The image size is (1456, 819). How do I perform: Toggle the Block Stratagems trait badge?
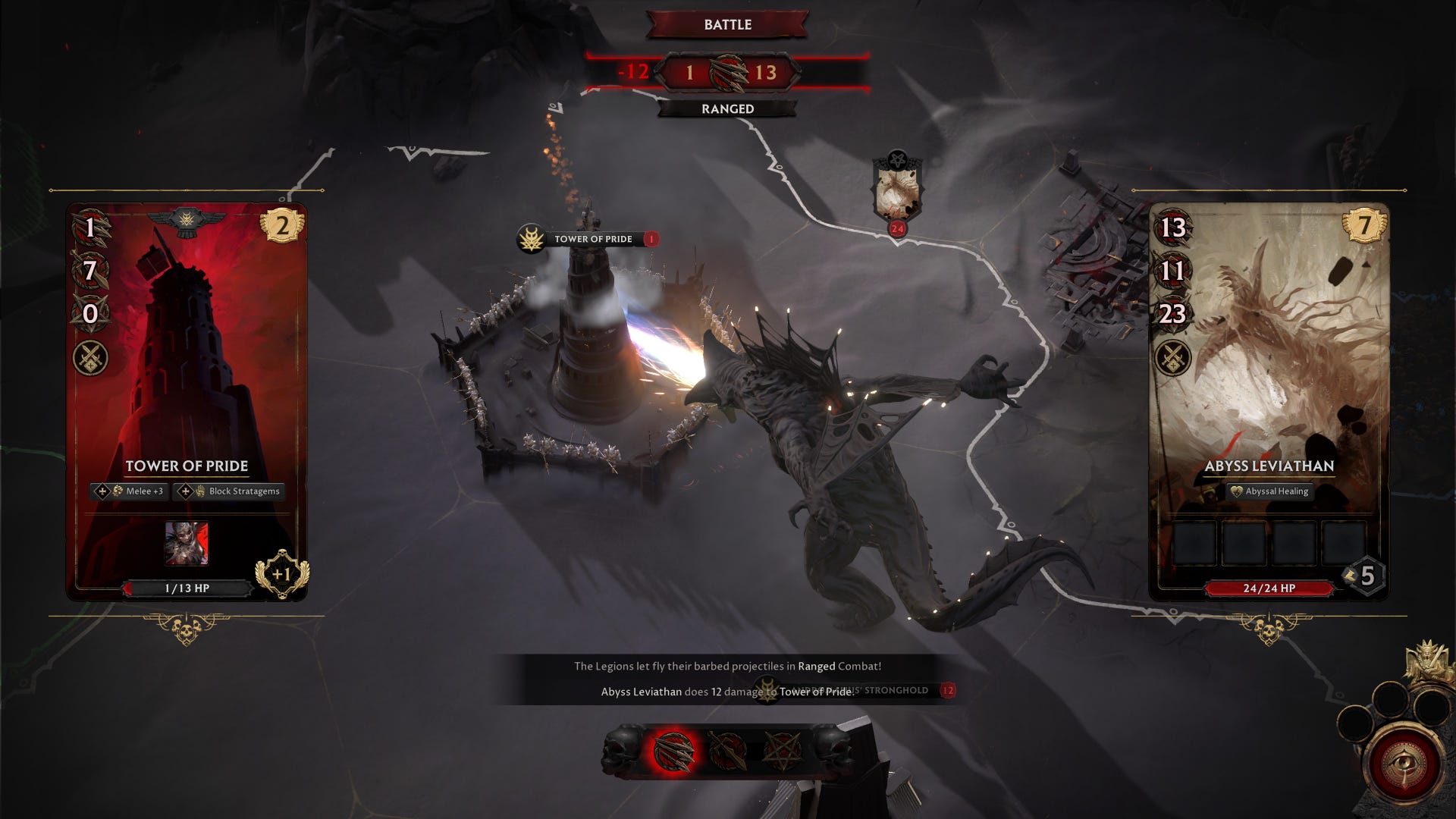pos(227,491)
